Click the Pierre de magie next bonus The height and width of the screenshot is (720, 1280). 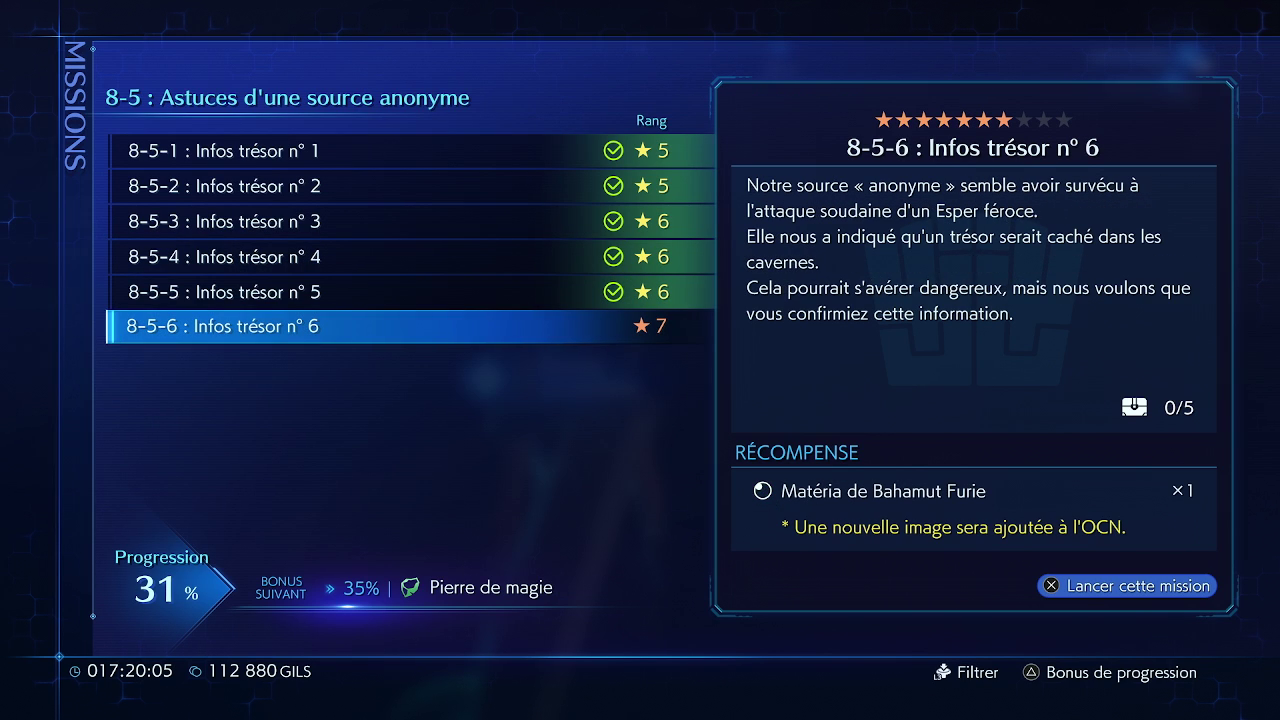(x=477, y=588)
